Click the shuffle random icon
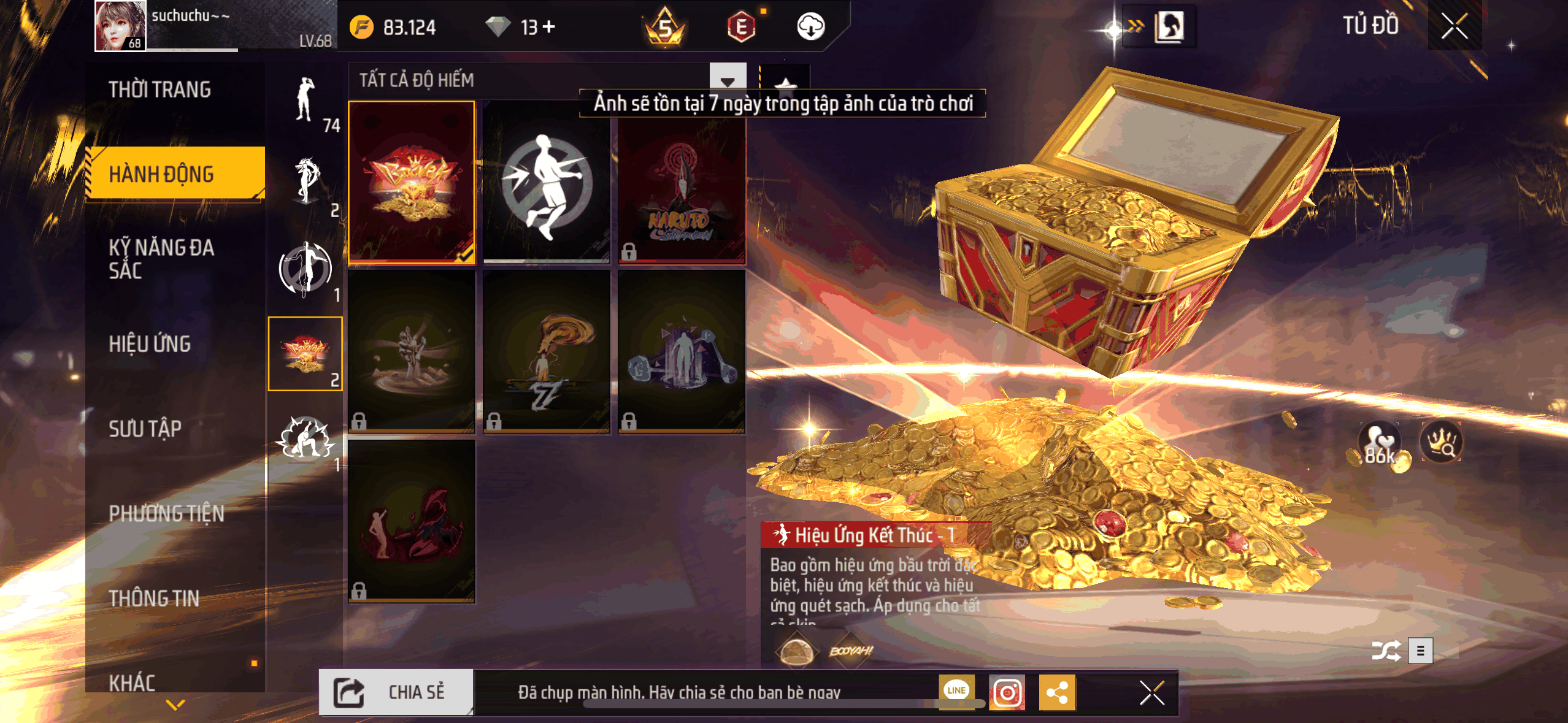1568x723 pixels. click(x=1386, y=651)
